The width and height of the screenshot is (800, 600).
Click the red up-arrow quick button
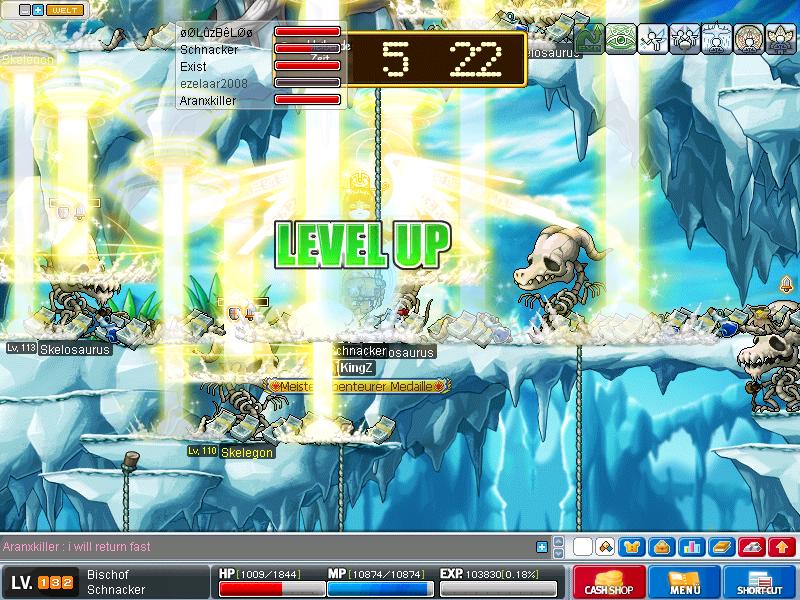click(x=782, y=547)
